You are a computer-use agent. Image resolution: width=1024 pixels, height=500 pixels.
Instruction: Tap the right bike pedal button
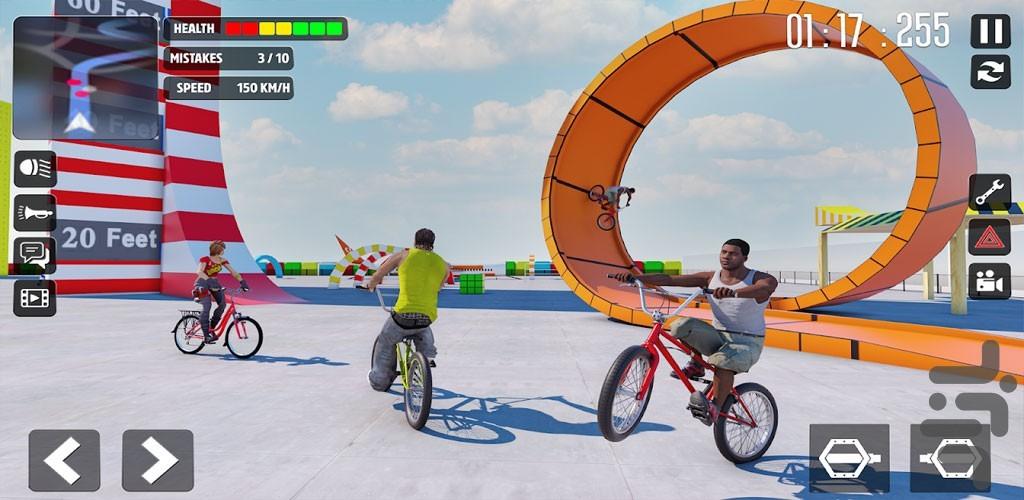[949, 458]
